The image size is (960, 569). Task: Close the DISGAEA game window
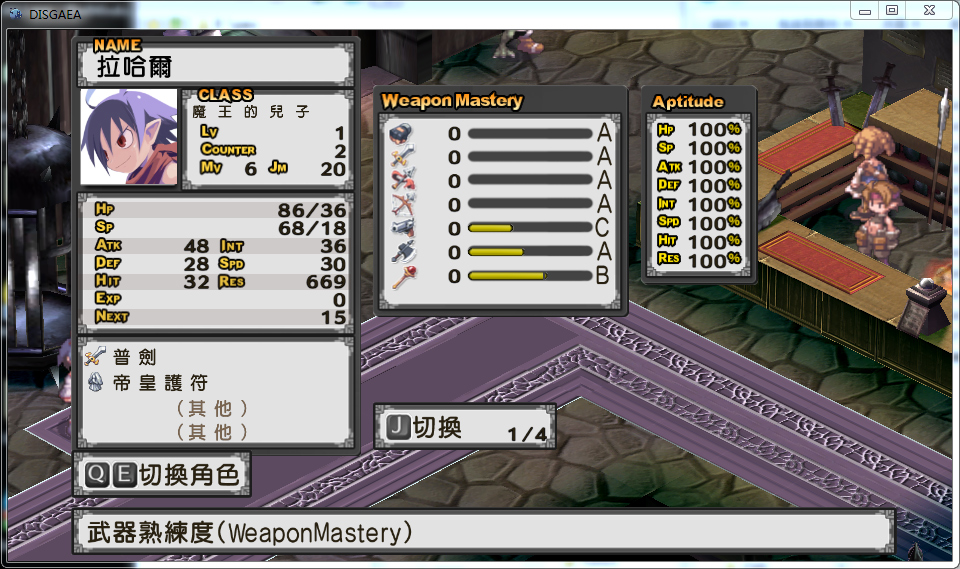tap(929, 10)
